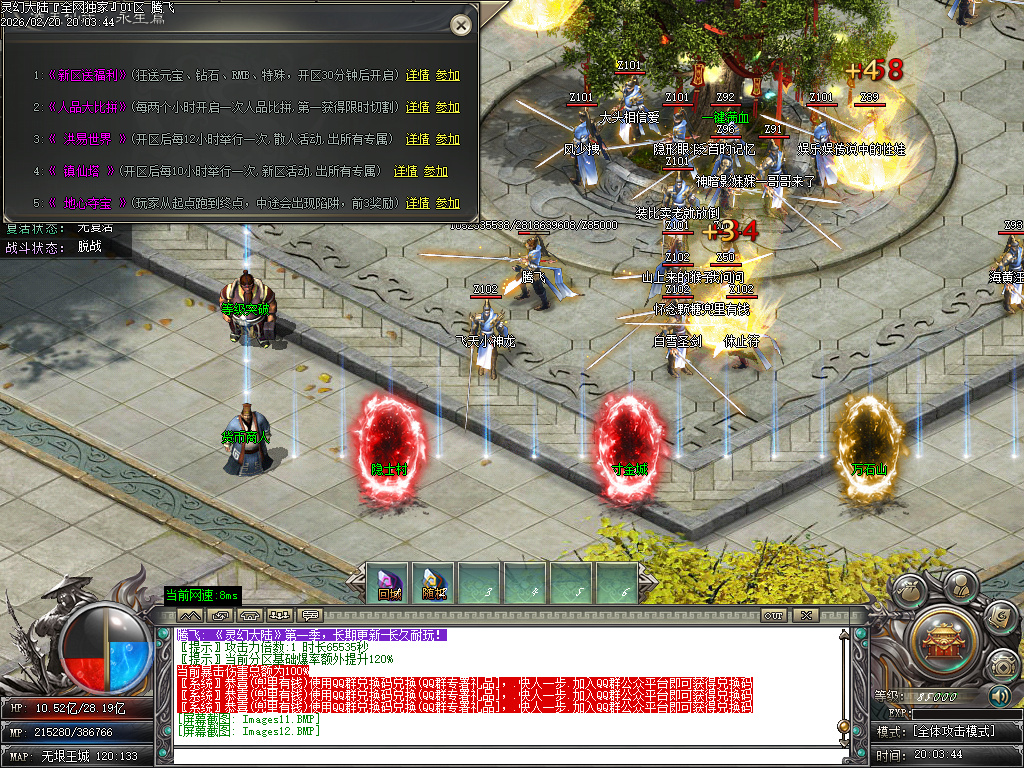This screenshot has height=768, width=1024.
Task: Open the coin emblem icon
Action: [1001, 665]
